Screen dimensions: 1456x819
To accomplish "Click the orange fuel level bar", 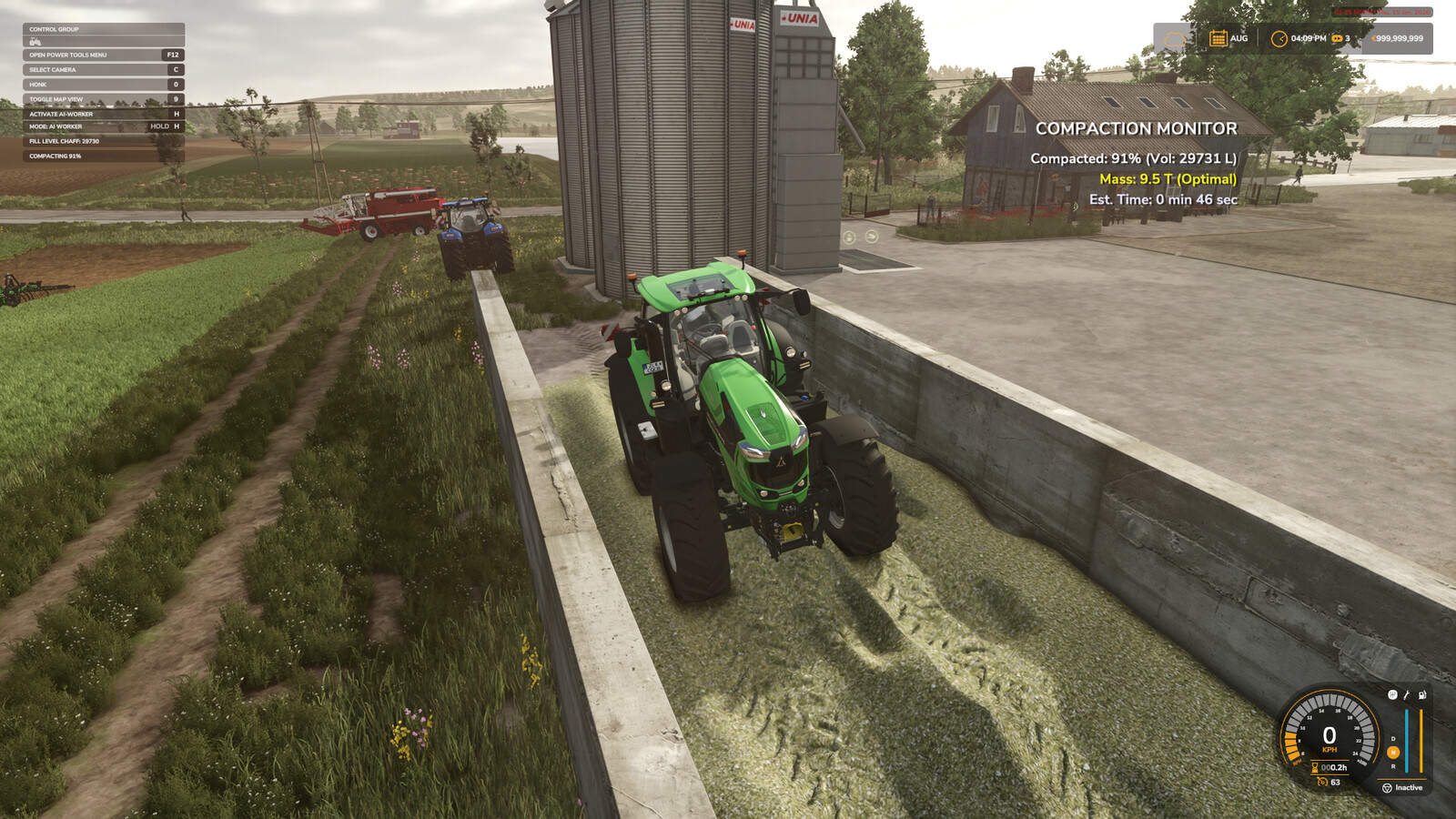I will point(1421,742).
